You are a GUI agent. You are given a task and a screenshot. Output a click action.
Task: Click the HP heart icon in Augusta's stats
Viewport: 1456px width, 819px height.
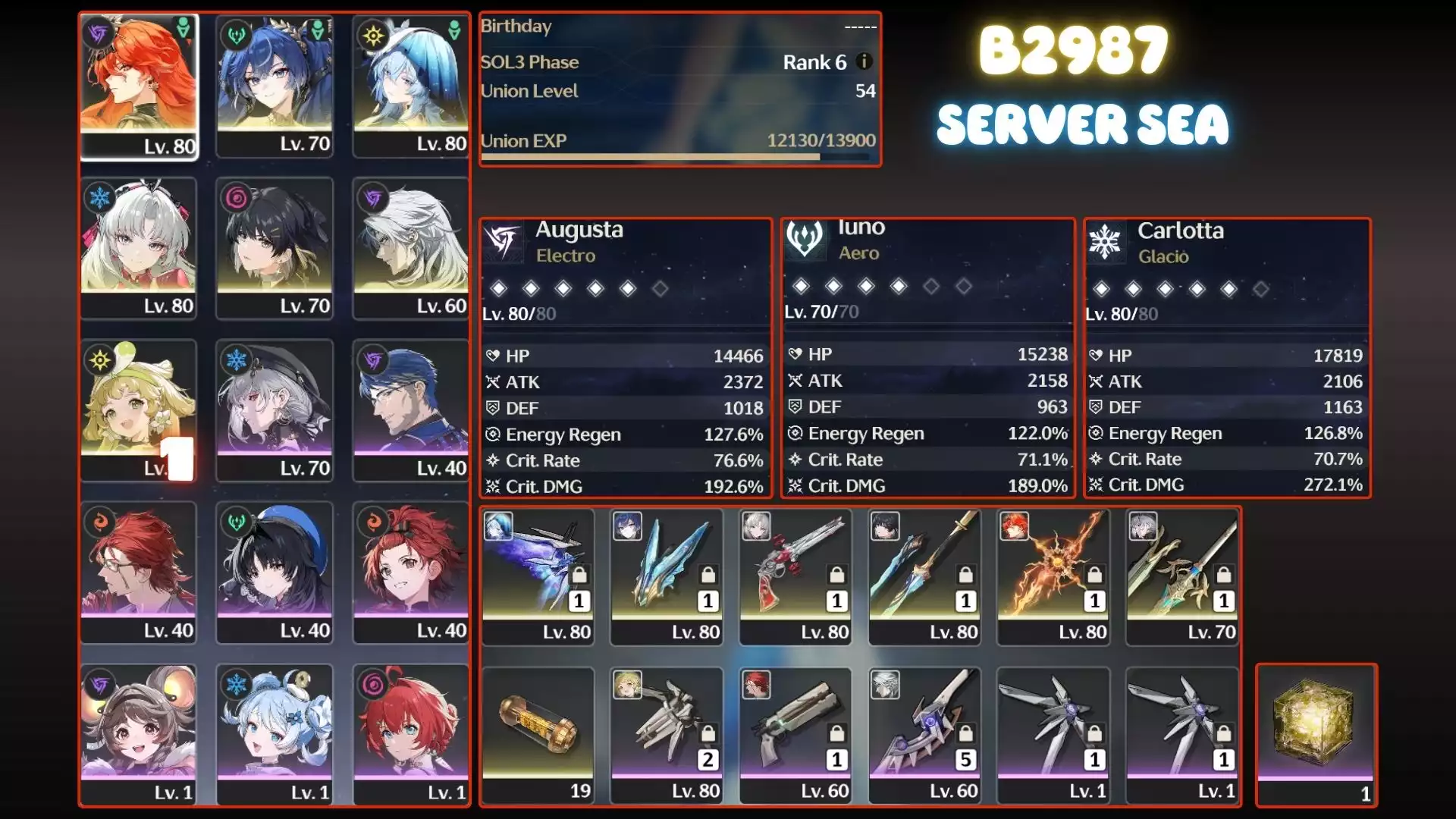pyautogui.click(x=494, y=355)
